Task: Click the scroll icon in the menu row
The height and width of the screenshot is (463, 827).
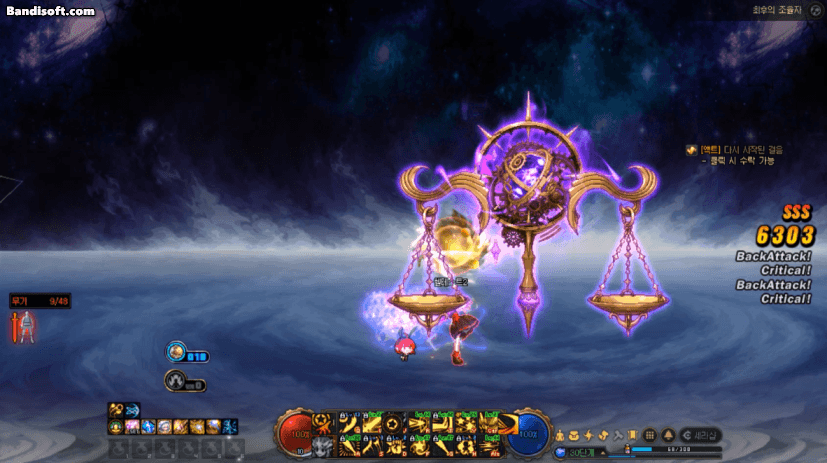Action: pos(633,435)
